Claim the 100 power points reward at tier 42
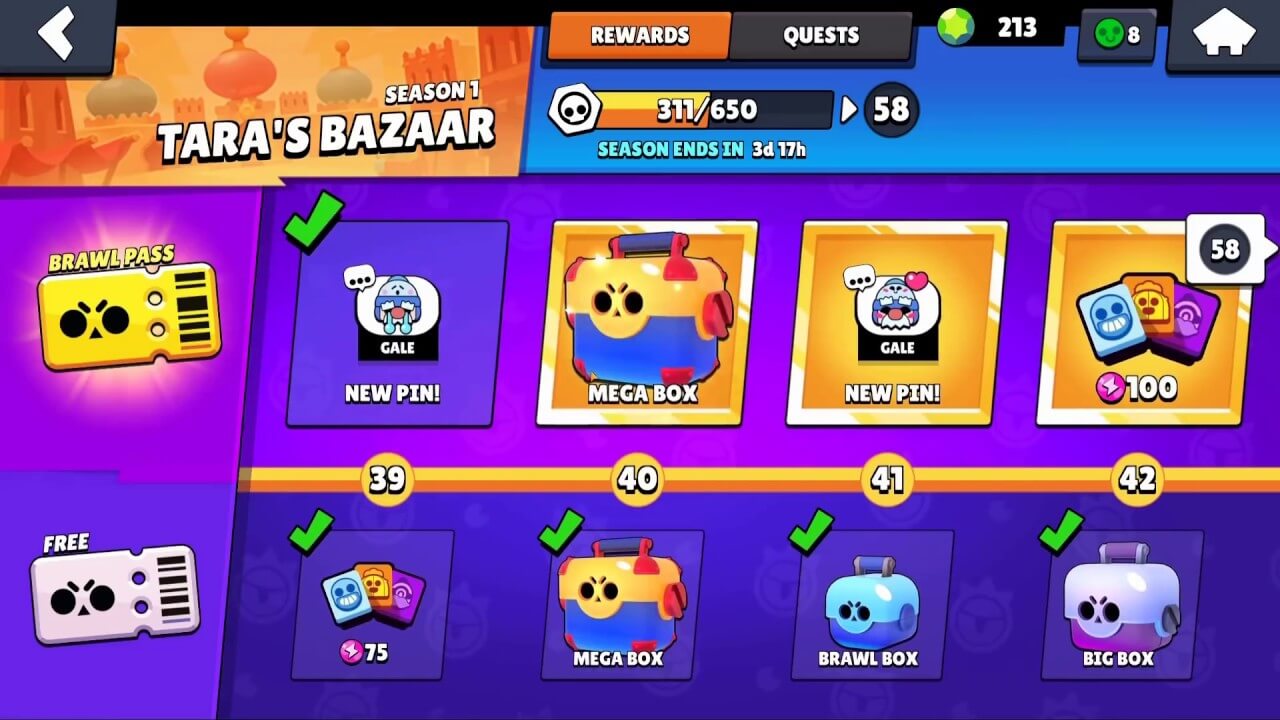Screen dimensions: 1280x720 coord(1139,320)
